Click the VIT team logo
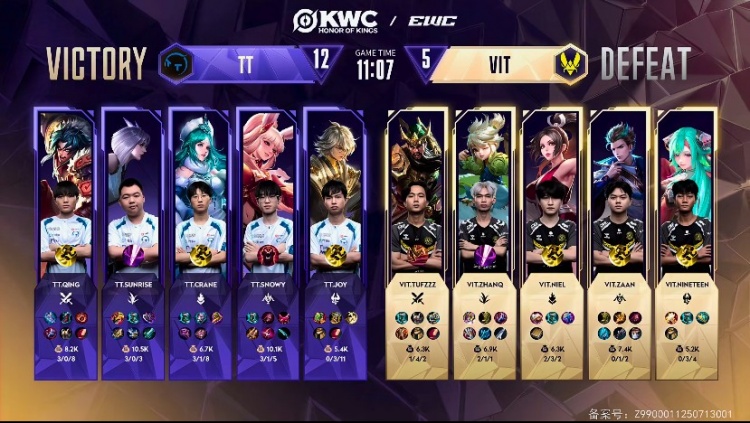The height and width of the screenshot is (423, 750). click(x=571, y=65)
